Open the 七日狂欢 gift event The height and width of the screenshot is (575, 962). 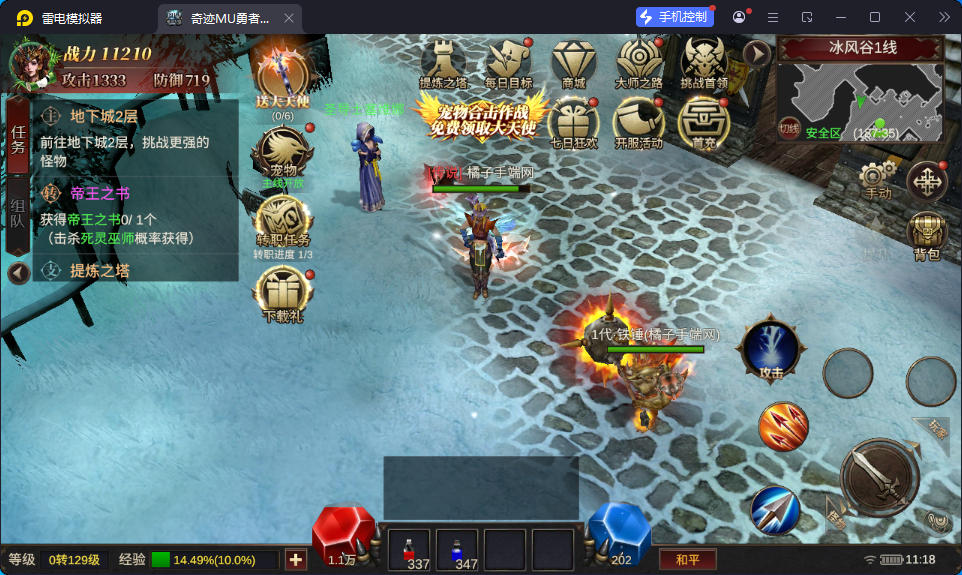click(573, 122)
